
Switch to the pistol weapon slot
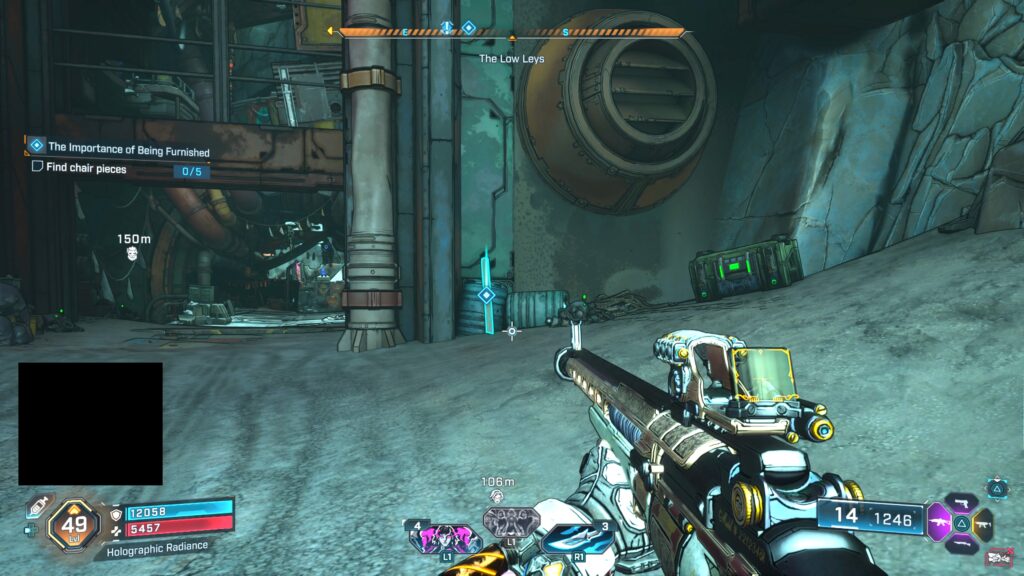coord(961,502)
